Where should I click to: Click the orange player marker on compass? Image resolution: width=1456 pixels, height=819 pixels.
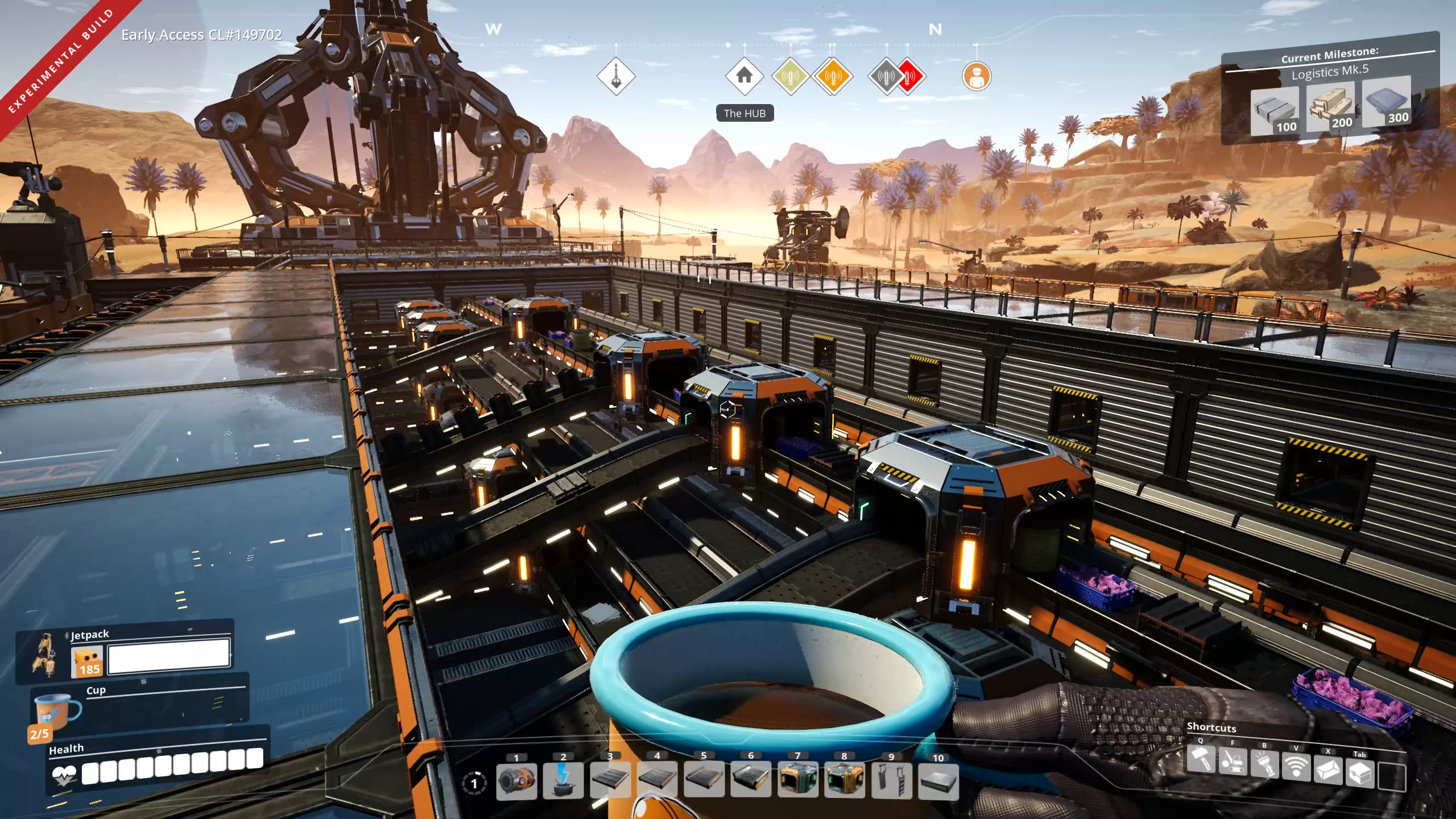977,76
